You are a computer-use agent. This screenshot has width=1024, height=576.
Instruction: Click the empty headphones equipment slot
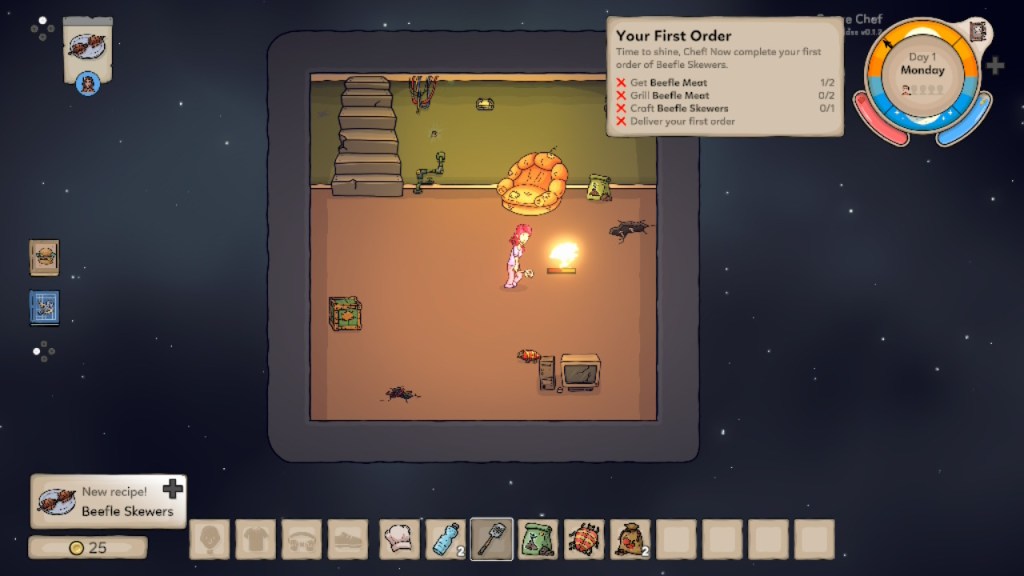(302, 540)
